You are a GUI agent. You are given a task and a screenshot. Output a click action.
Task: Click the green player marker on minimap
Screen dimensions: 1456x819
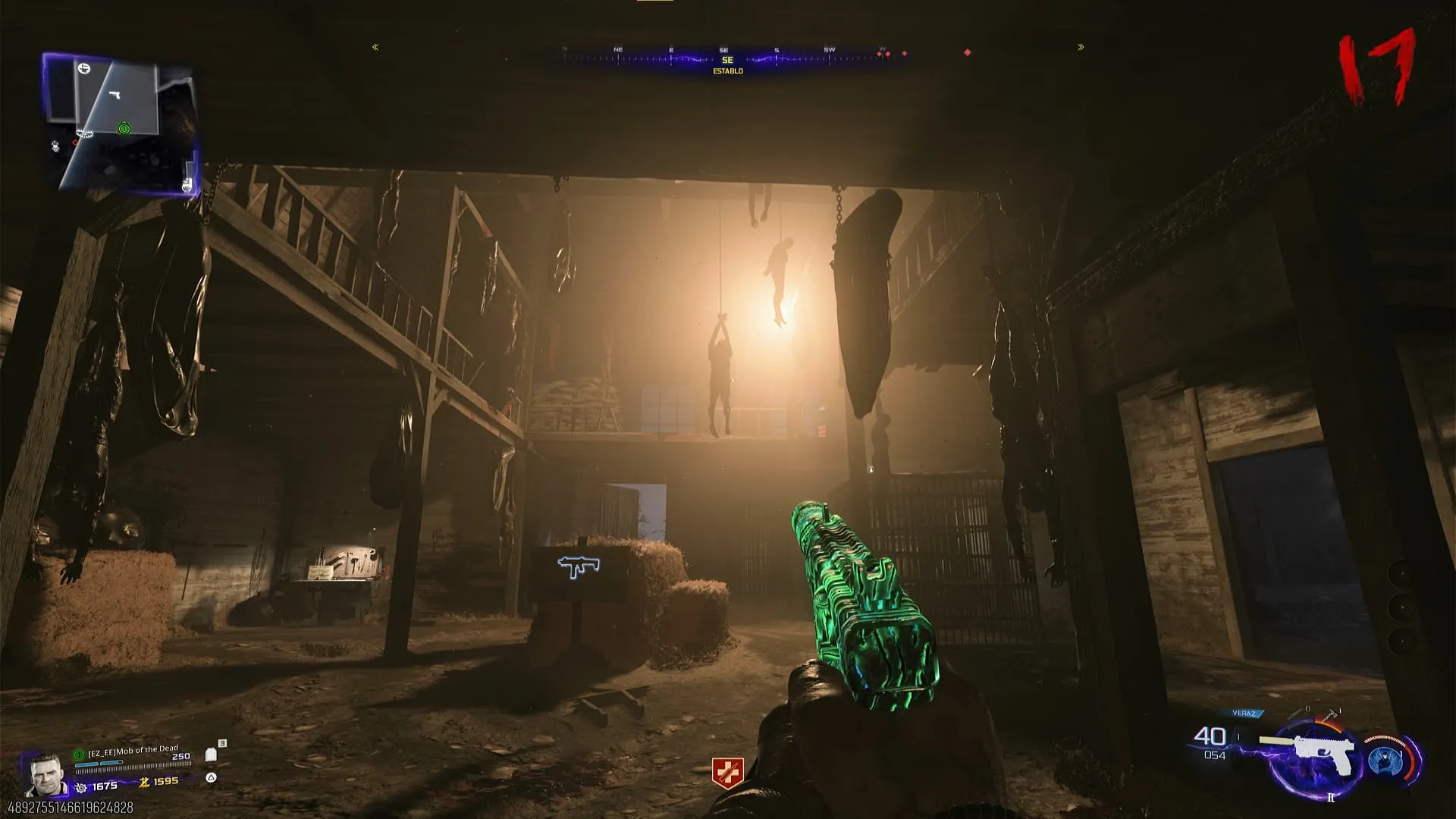tap(124, 128)
